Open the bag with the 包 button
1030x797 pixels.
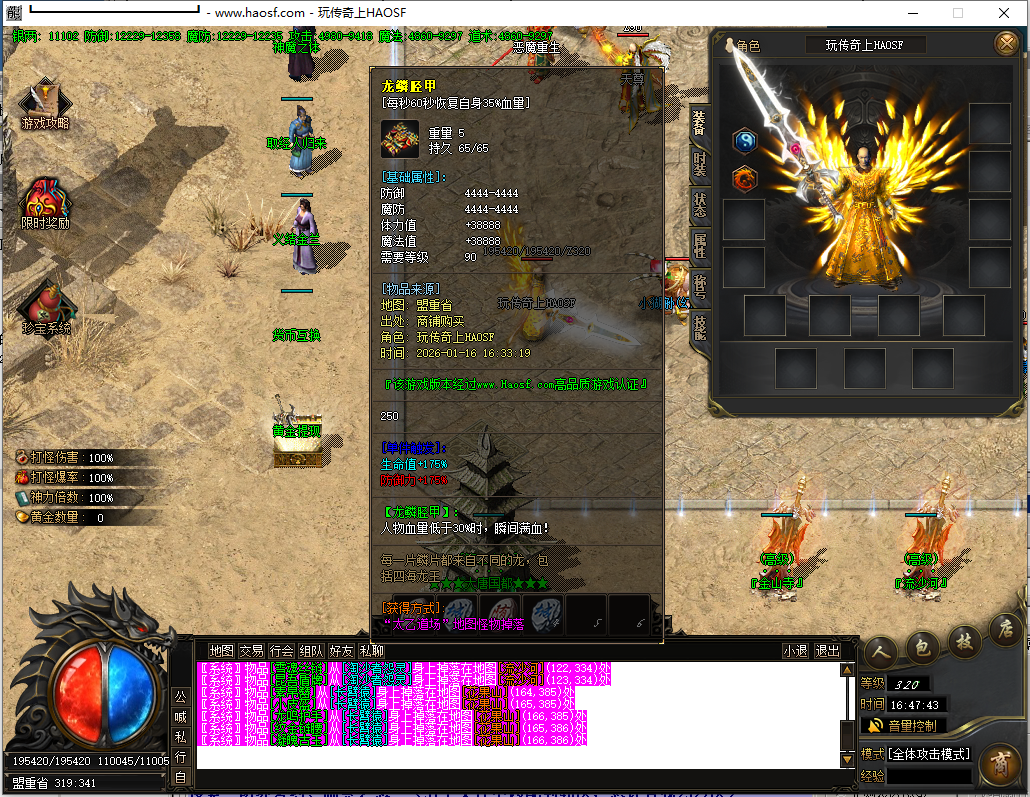point(922,646)
